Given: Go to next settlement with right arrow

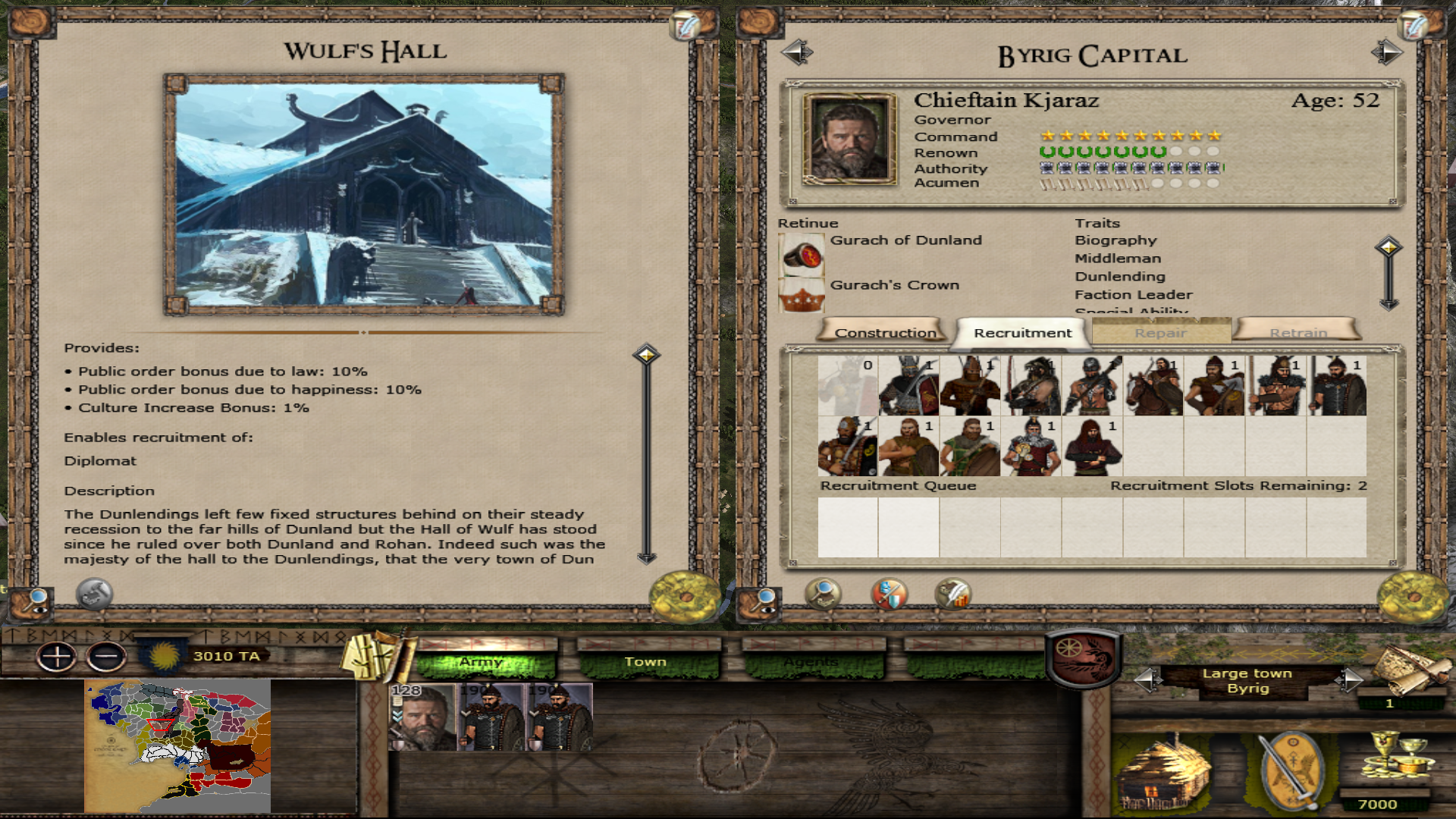Looking at the screenshot, I should pos(1387,52).
